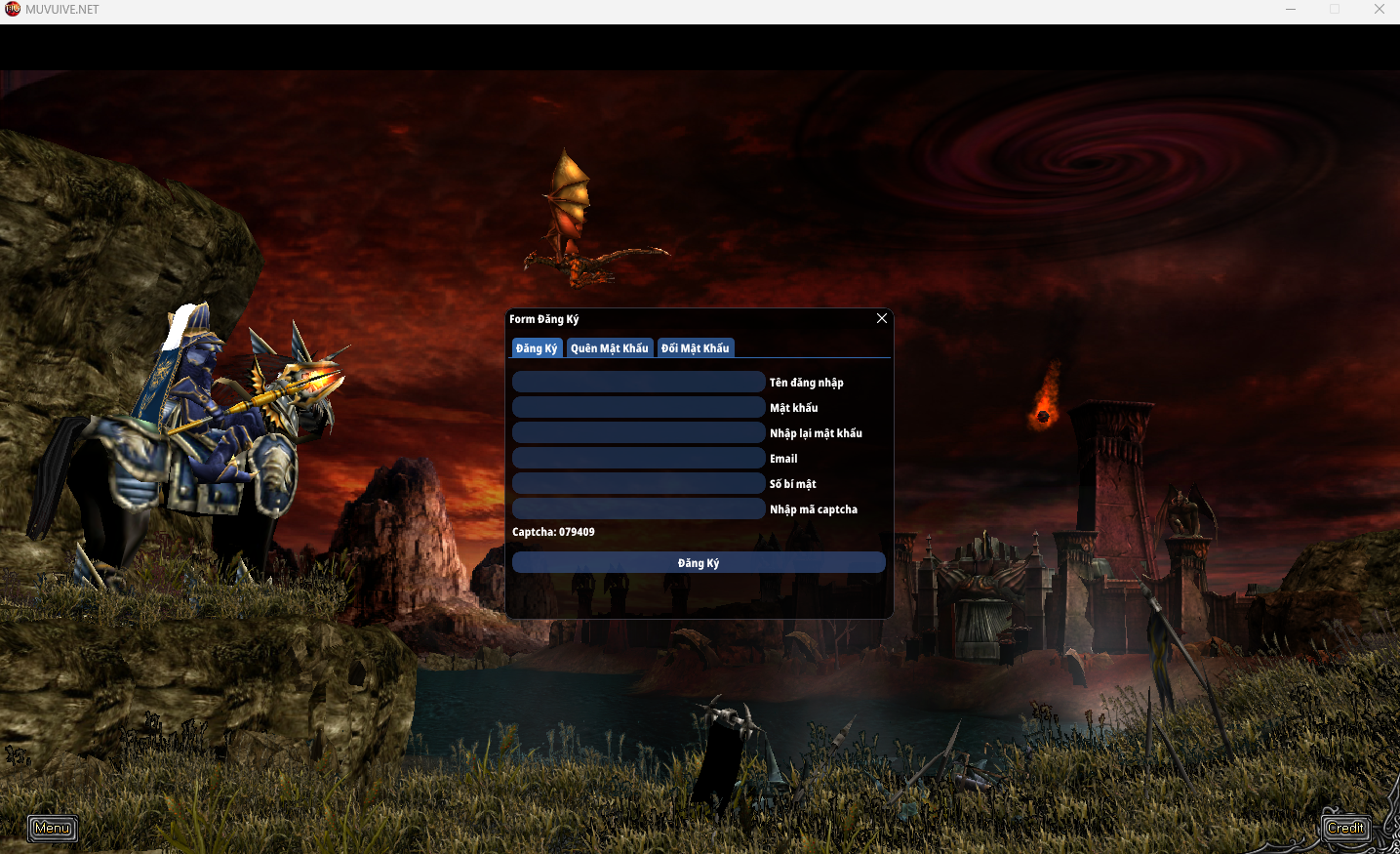Click the Nhập mã captcha field
1400x854 pixels.
click(x=638, y=508)
